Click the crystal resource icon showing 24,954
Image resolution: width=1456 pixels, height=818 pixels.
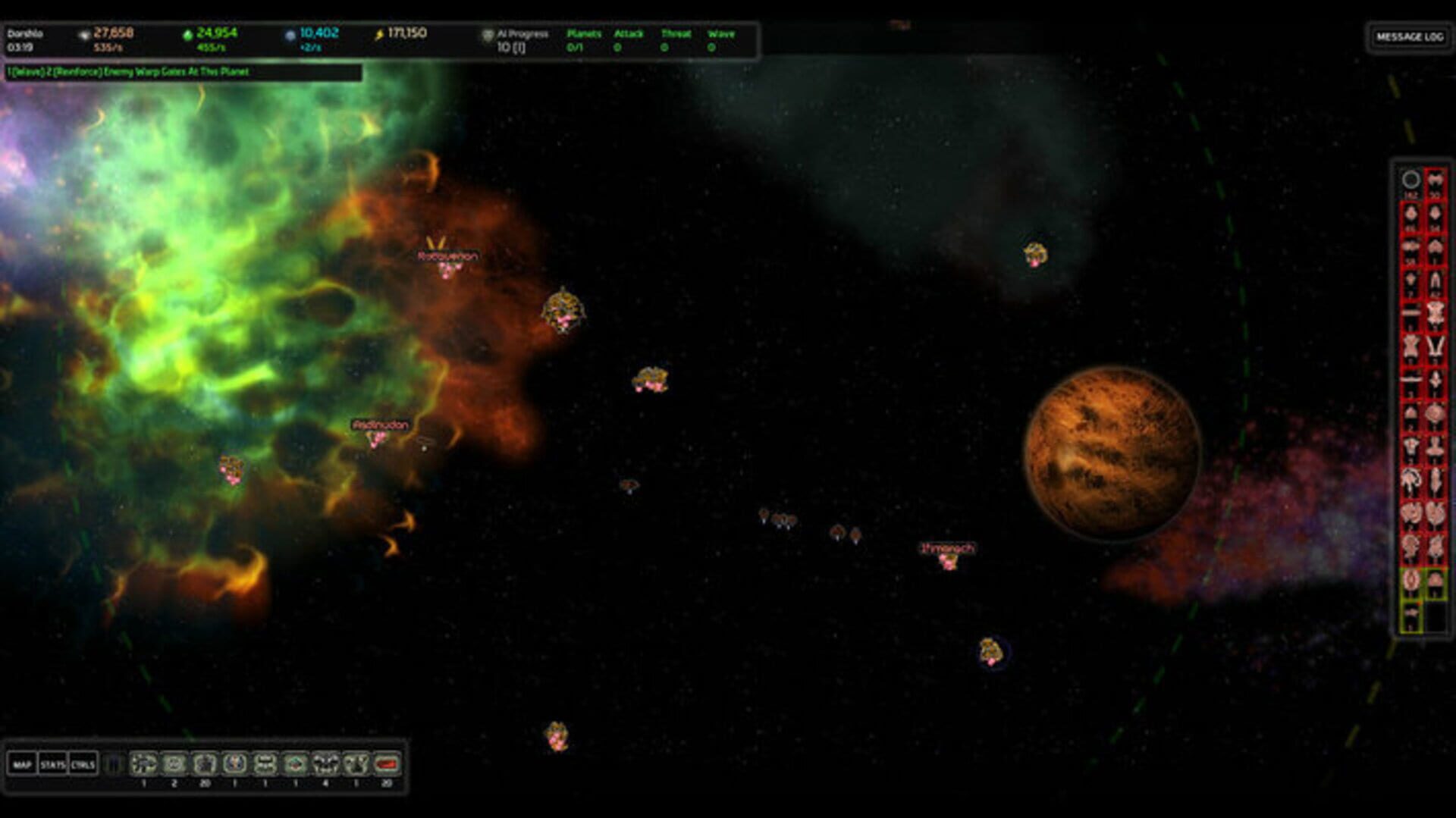188,34
